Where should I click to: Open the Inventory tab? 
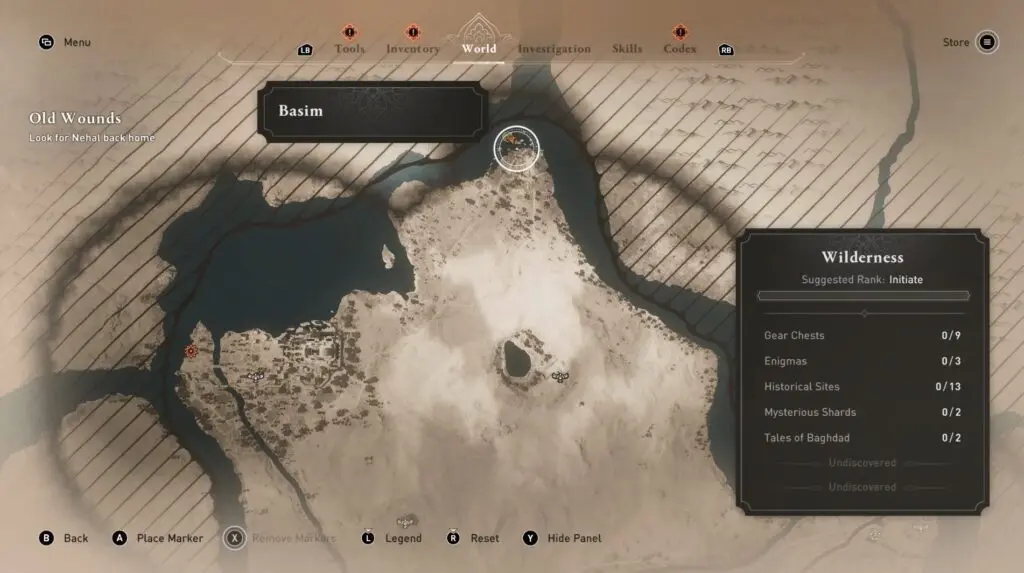(412, 49)
